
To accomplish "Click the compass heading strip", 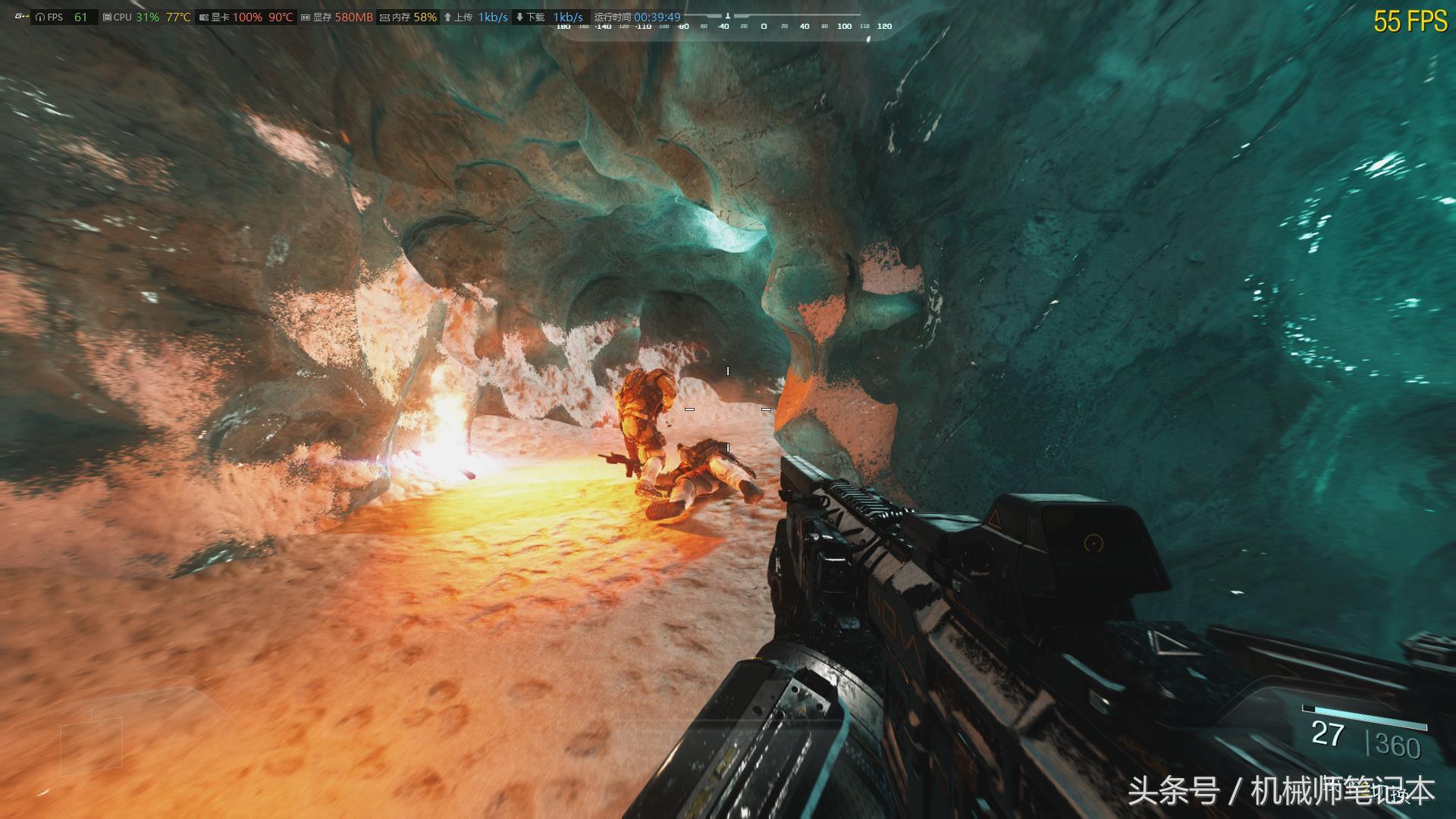I will pos(724,26).
